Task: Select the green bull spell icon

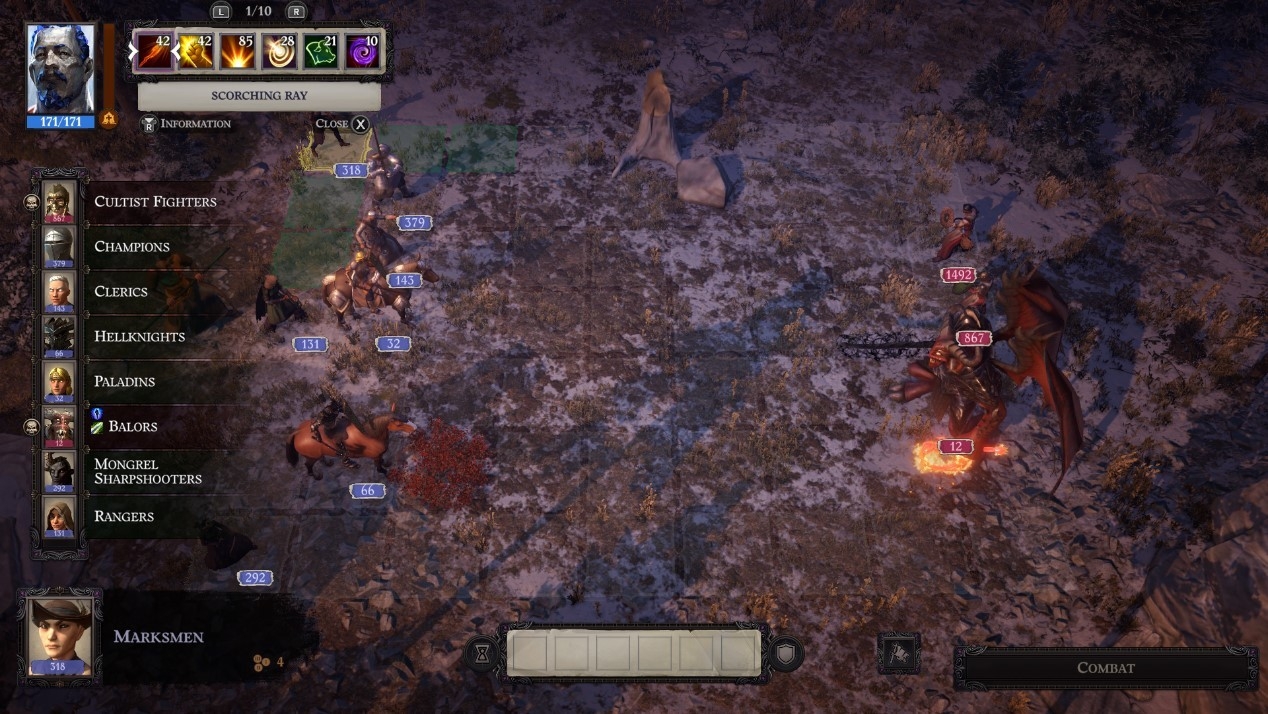Action: pos(320,52)
